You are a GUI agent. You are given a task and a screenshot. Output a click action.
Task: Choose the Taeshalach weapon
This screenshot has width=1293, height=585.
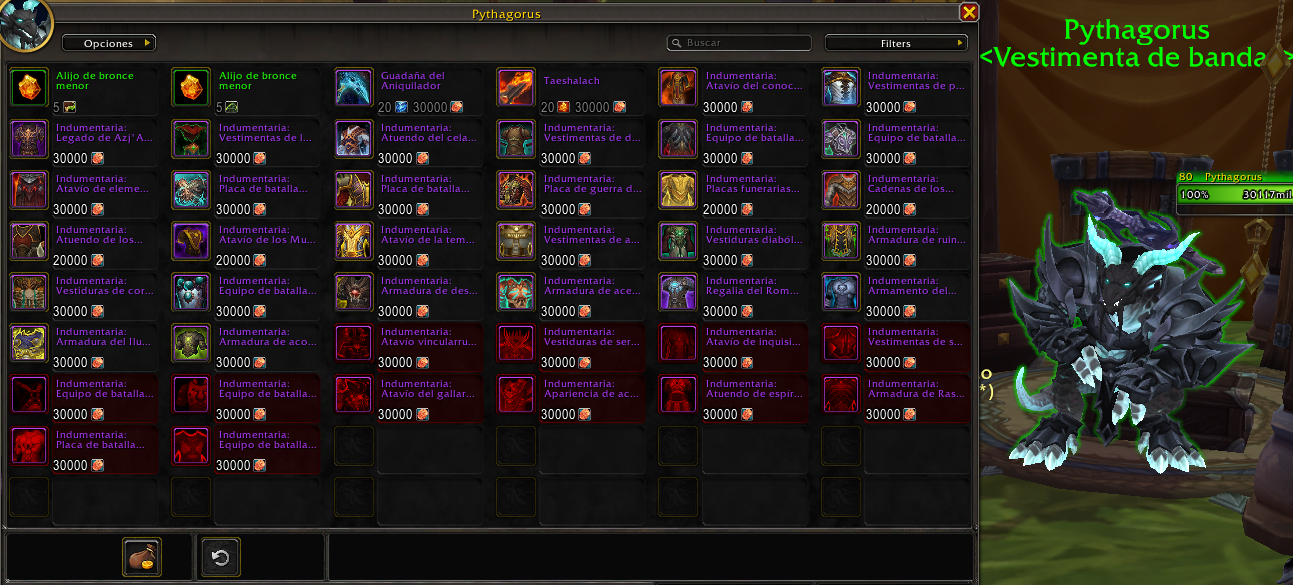coord(516,89)
